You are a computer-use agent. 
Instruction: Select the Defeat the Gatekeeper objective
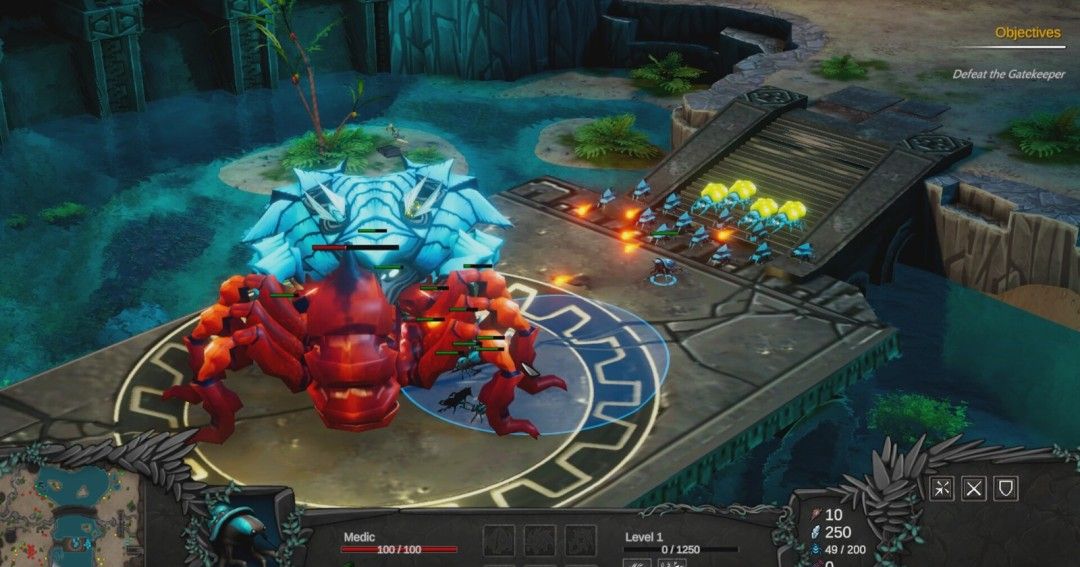coord(1007,75)
